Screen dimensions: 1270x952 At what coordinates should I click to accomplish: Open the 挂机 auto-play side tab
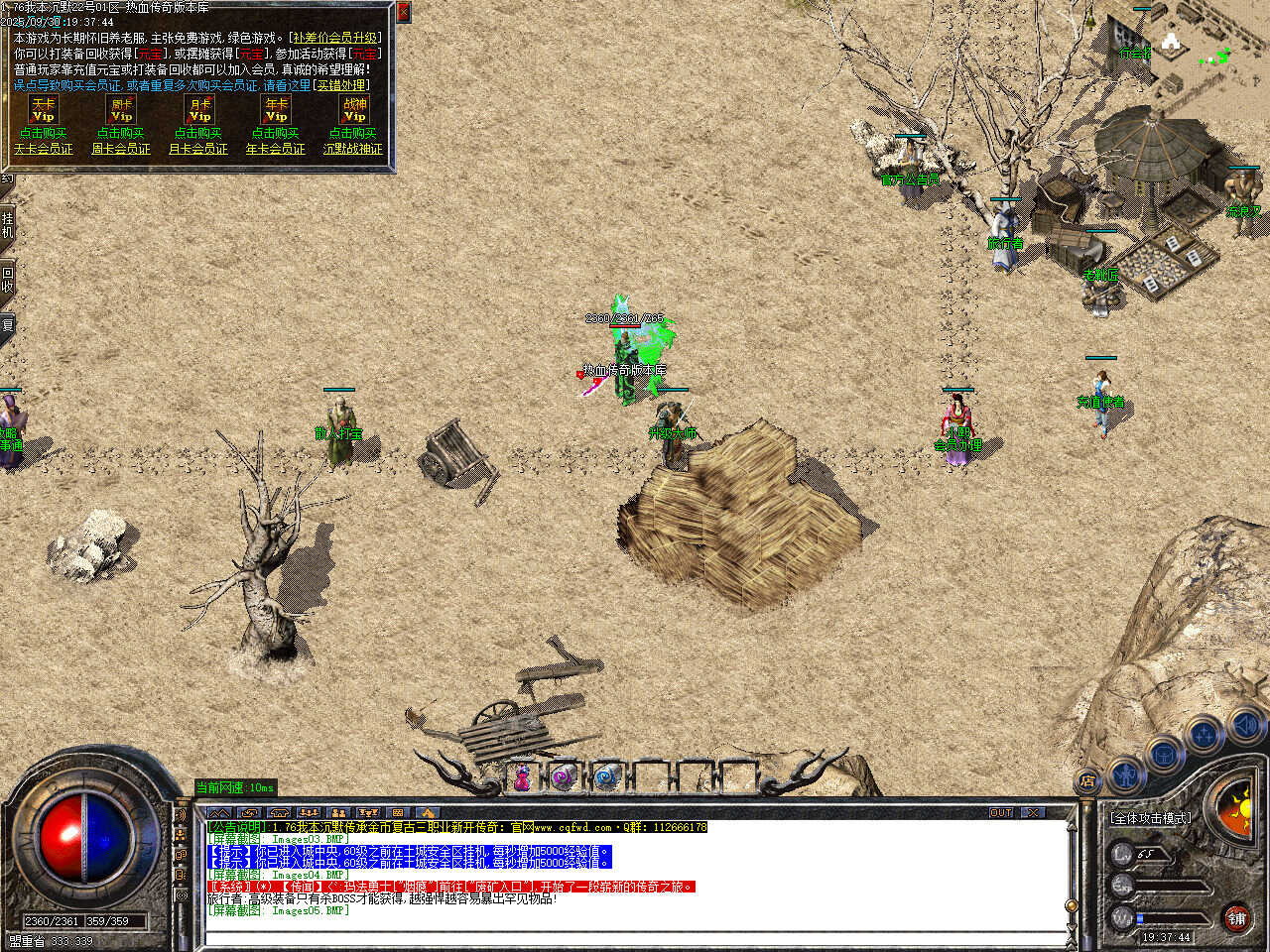pos(7,225)
